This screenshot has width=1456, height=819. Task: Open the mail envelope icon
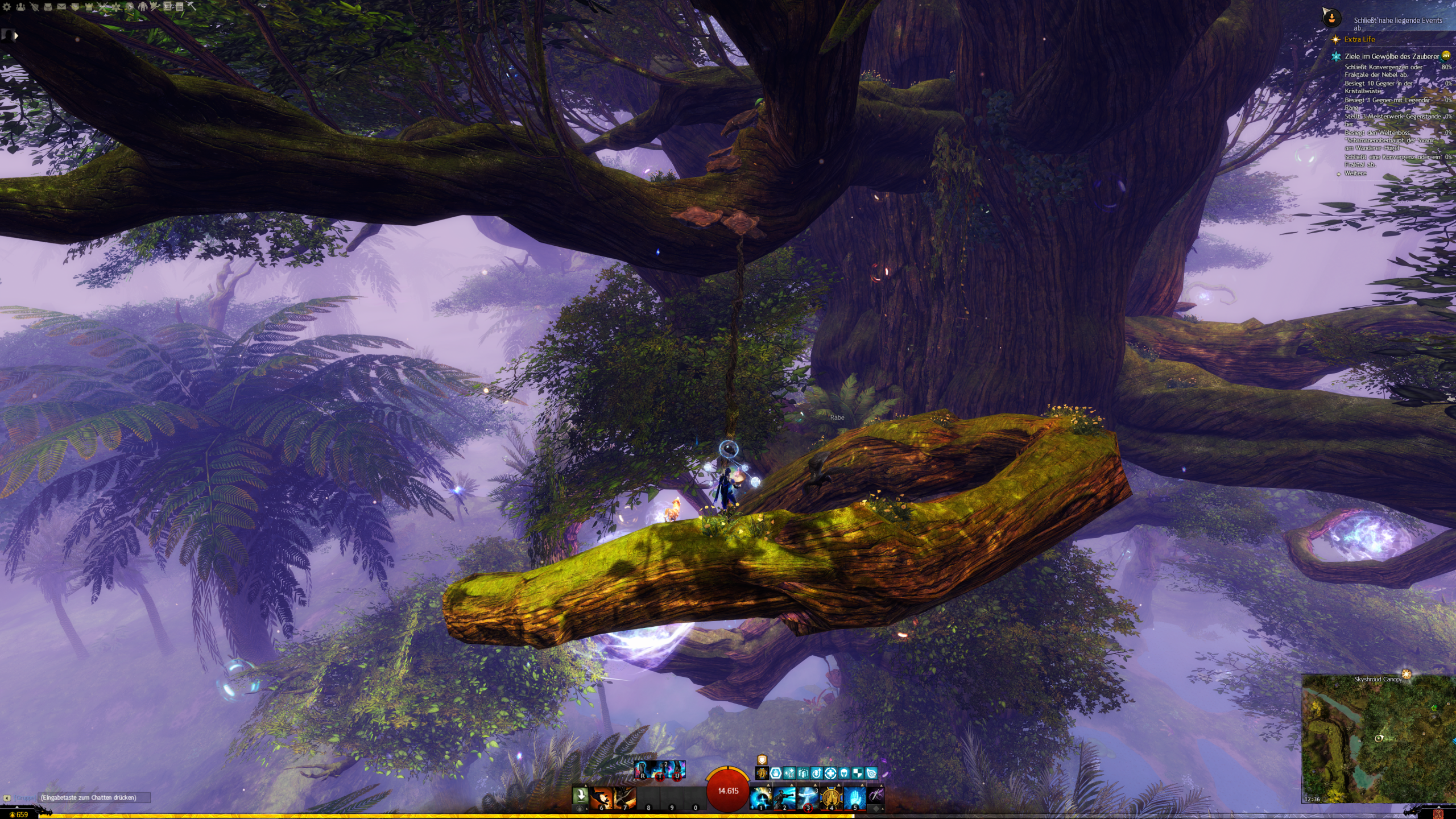pyautogui.click(x=61, y=7)
